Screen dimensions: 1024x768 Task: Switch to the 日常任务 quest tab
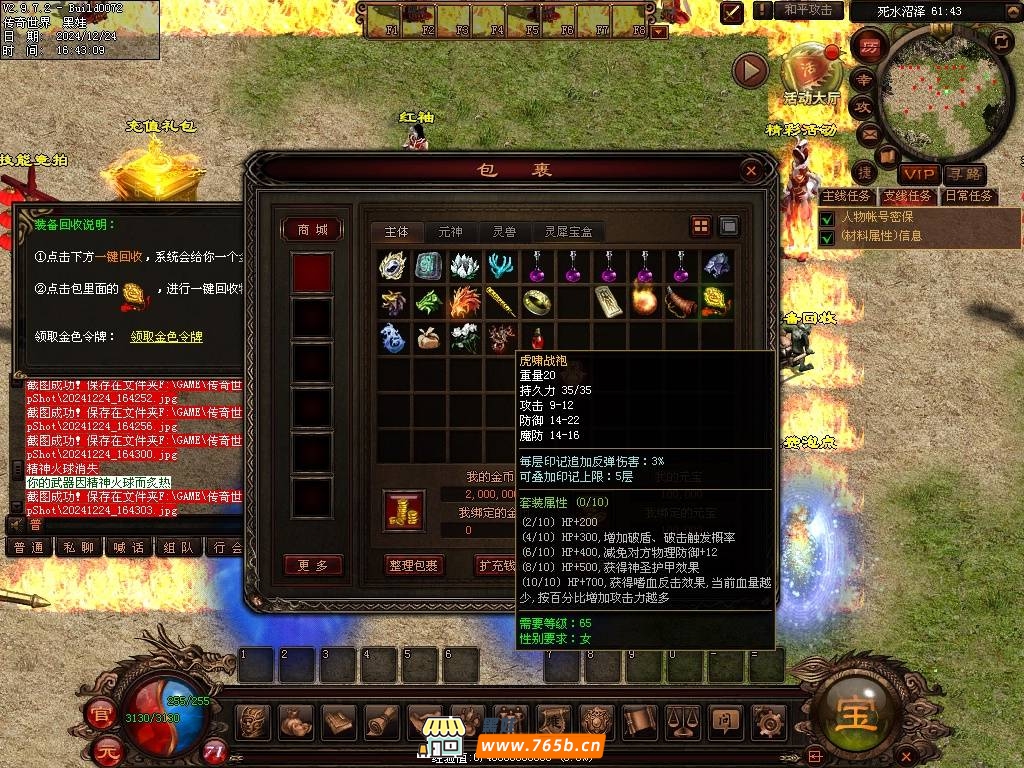(969, 196)
